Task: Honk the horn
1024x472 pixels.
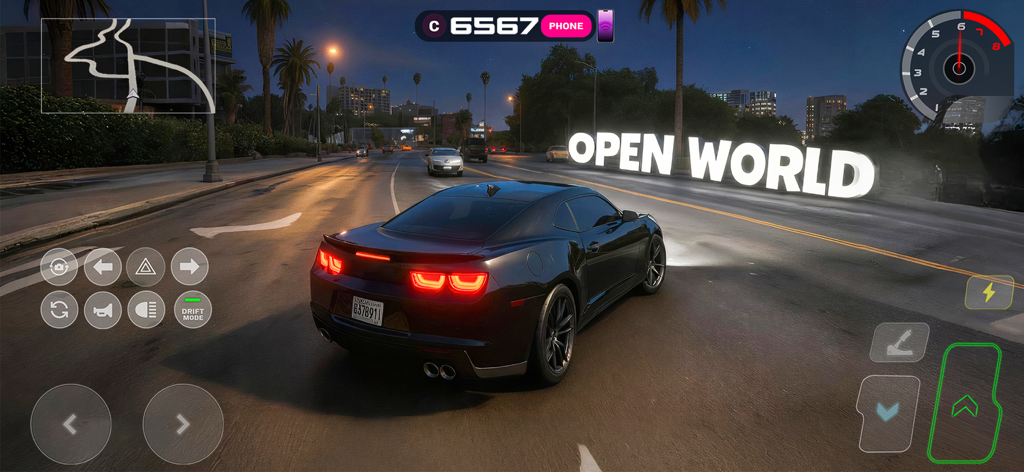Action: (x=102, y=310)
